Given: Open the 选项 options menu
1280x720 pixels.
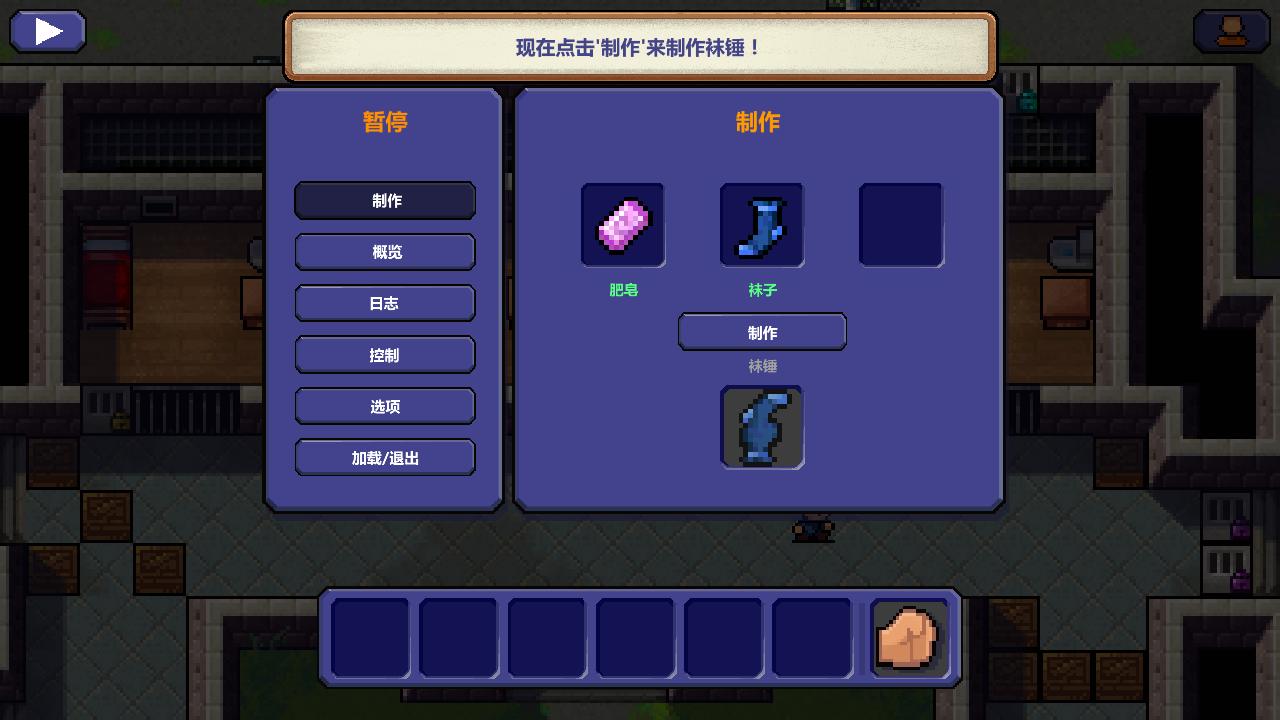Looking at the screenshot, I should point(385,406).
